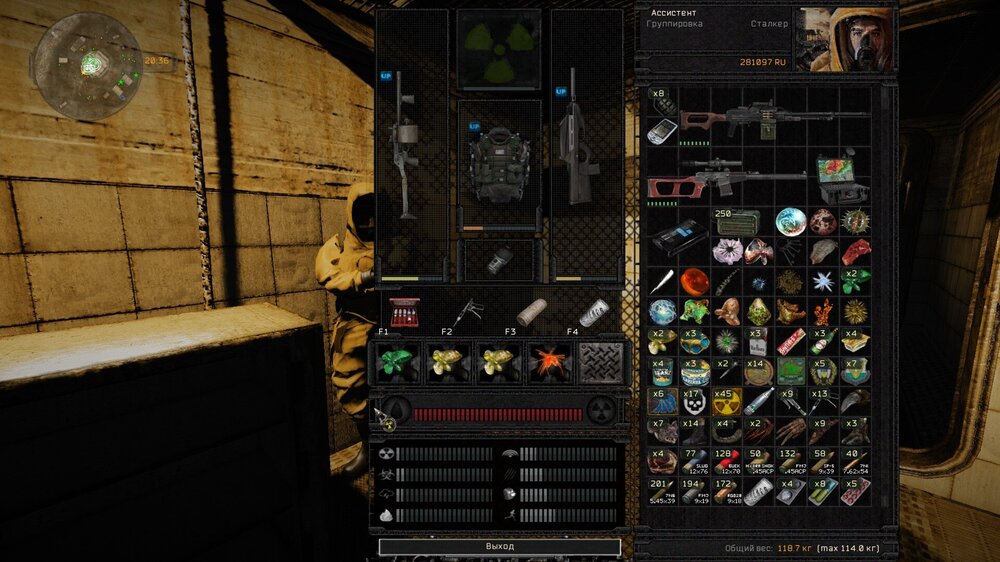Select the F4 canned drink quick slot

click(x=594, y=312)
